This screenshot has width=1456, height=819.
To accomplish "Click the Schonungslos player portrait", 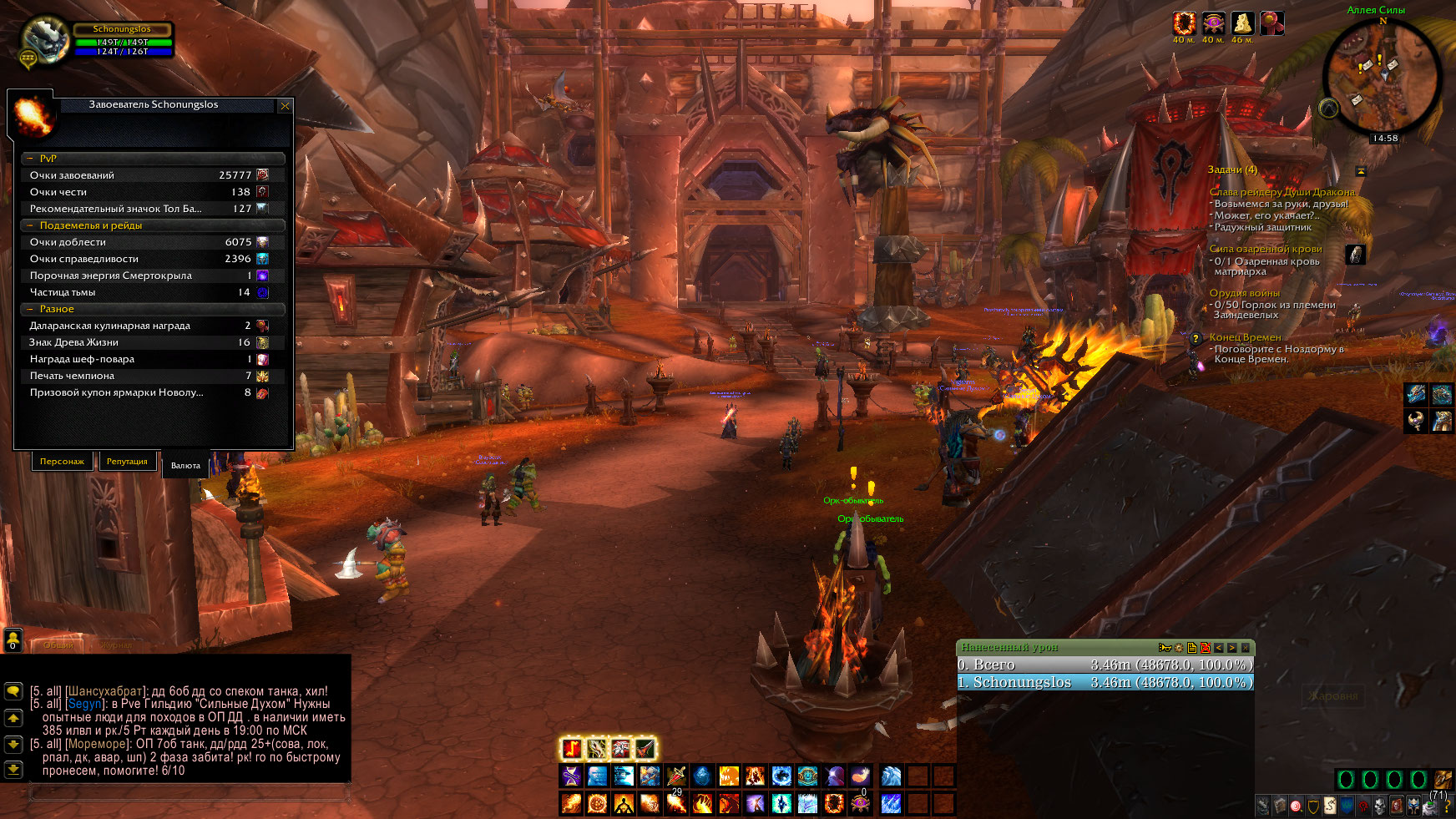I will tap(43, 39).
